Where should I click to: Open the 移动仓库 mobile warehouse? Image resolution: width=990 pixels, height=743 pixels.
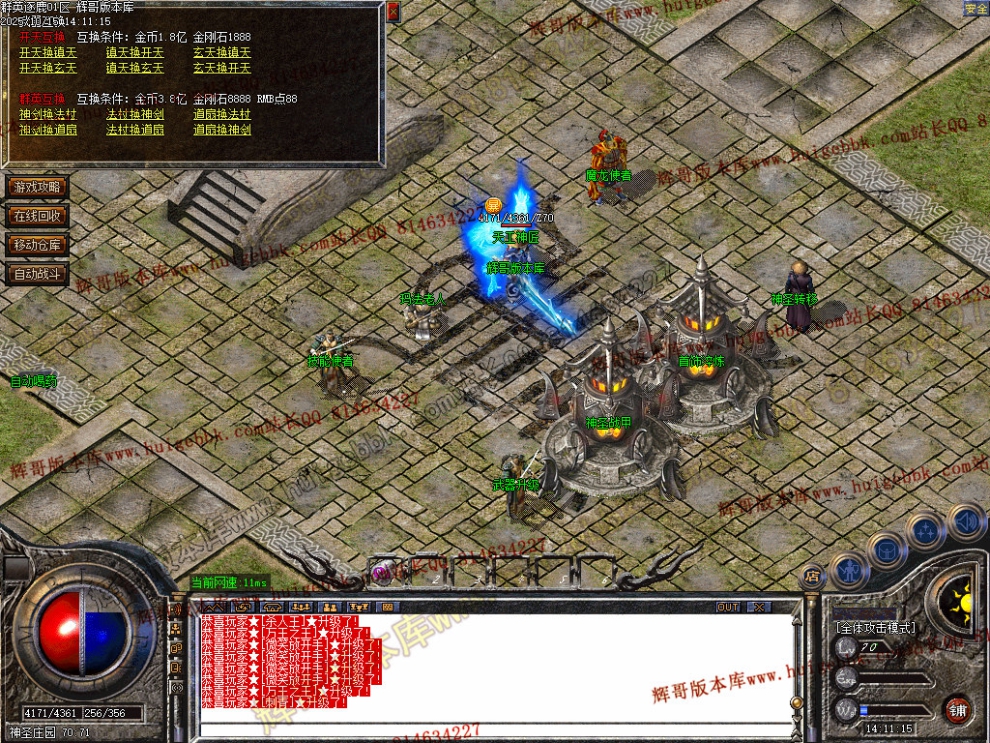tap(37, 245)
